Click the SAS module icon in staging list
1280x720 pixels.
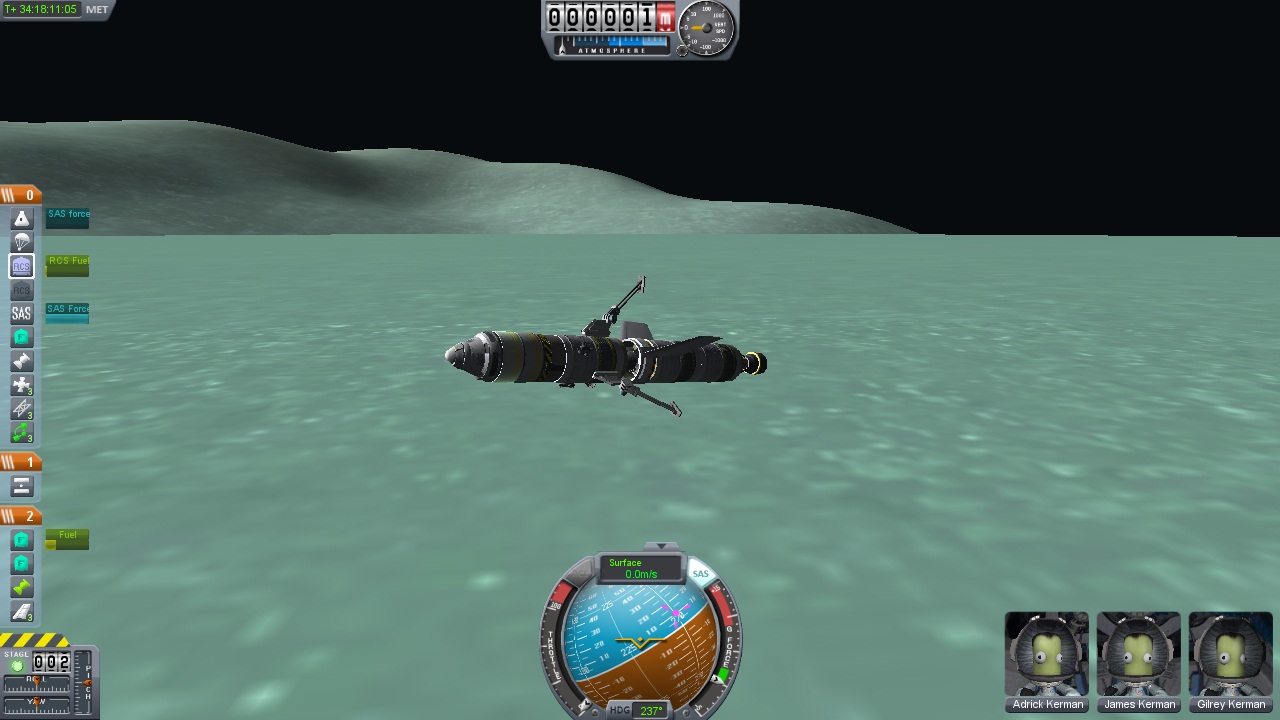click(x=21, y=314)
